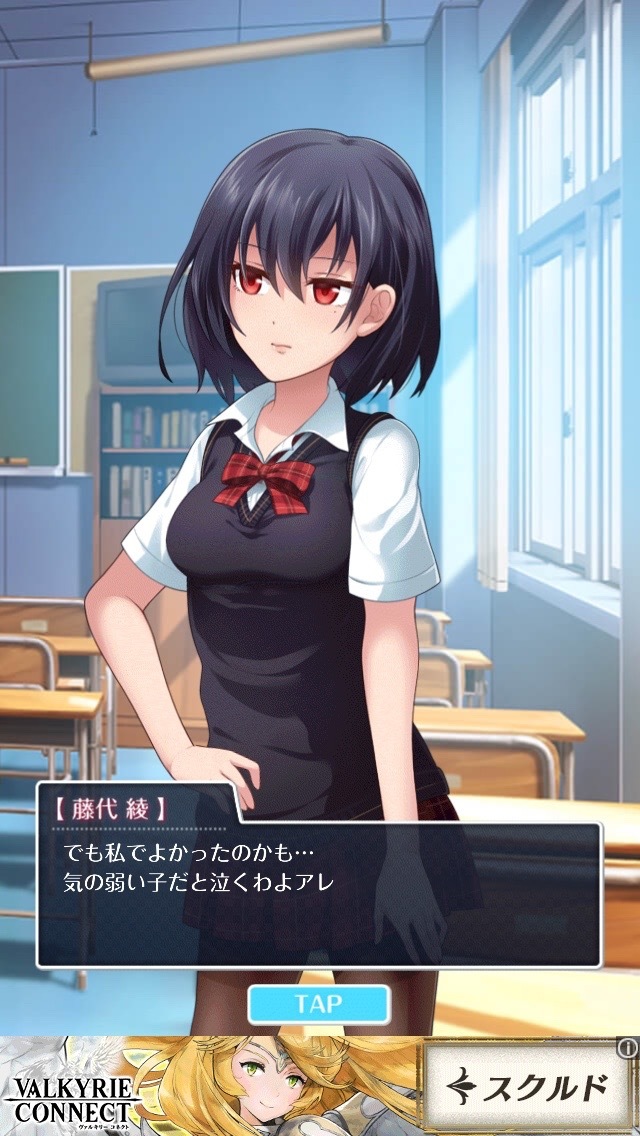Click the ad info icon
640x1136 pixels.
point(627,1048)
